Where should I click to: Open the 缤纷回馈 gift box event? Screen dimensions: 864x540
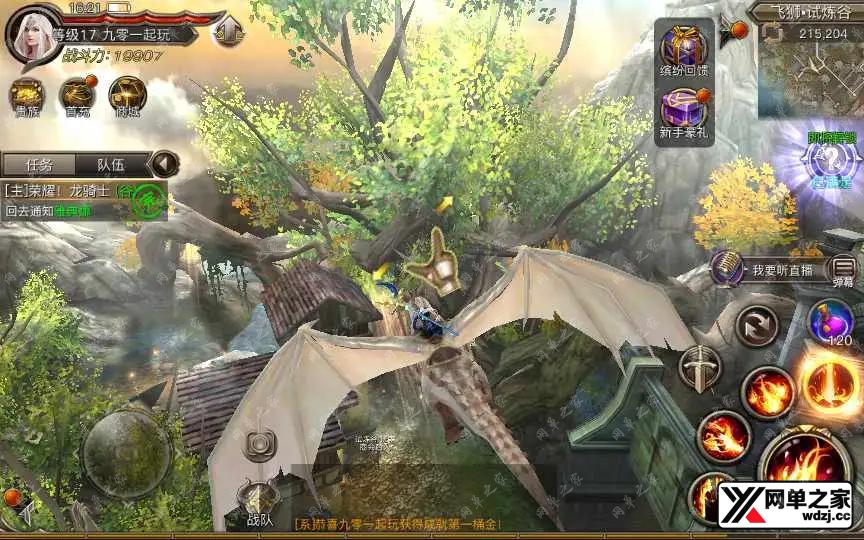684,47
